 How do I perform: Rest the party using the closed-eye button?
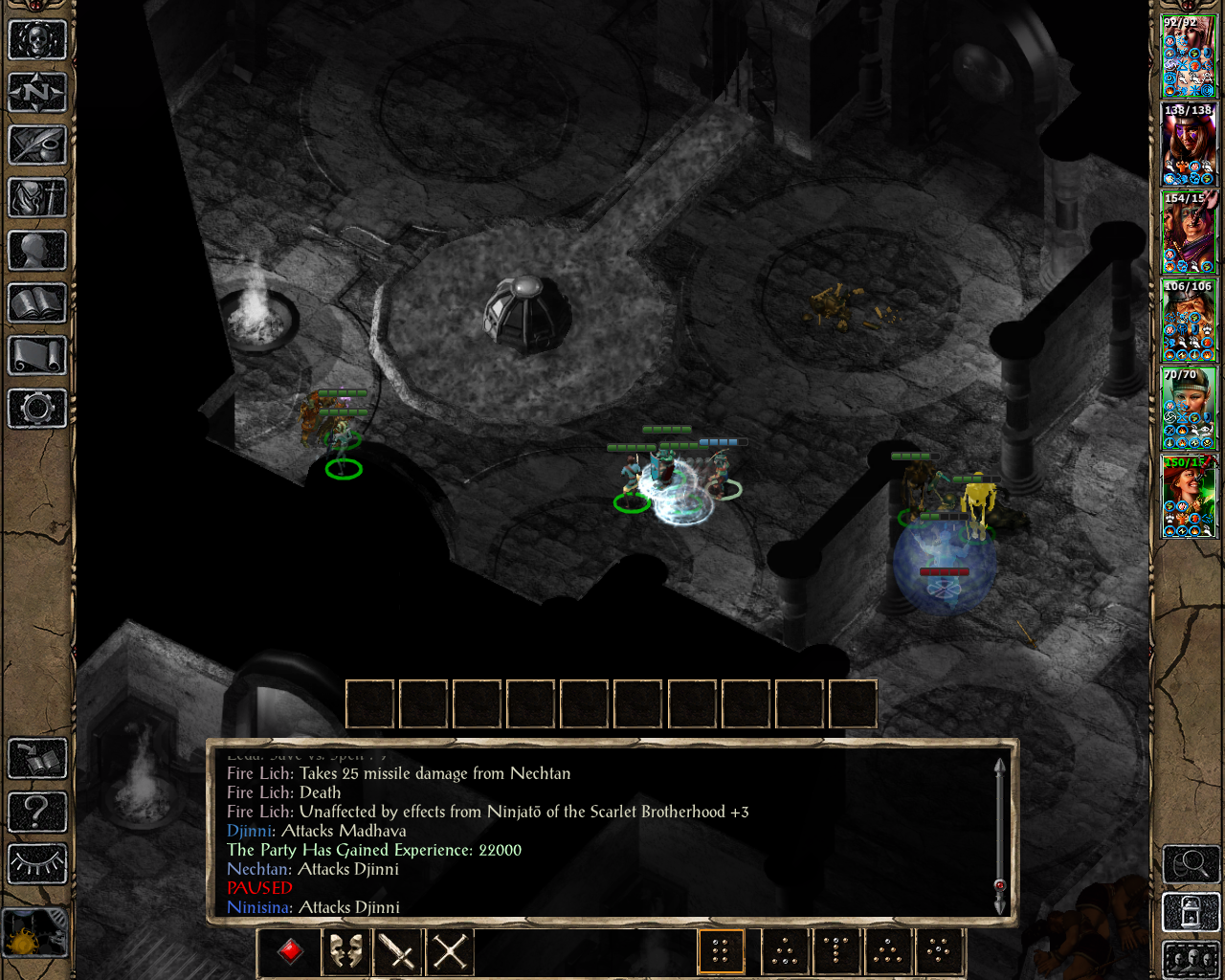click(x=37, y=863)
